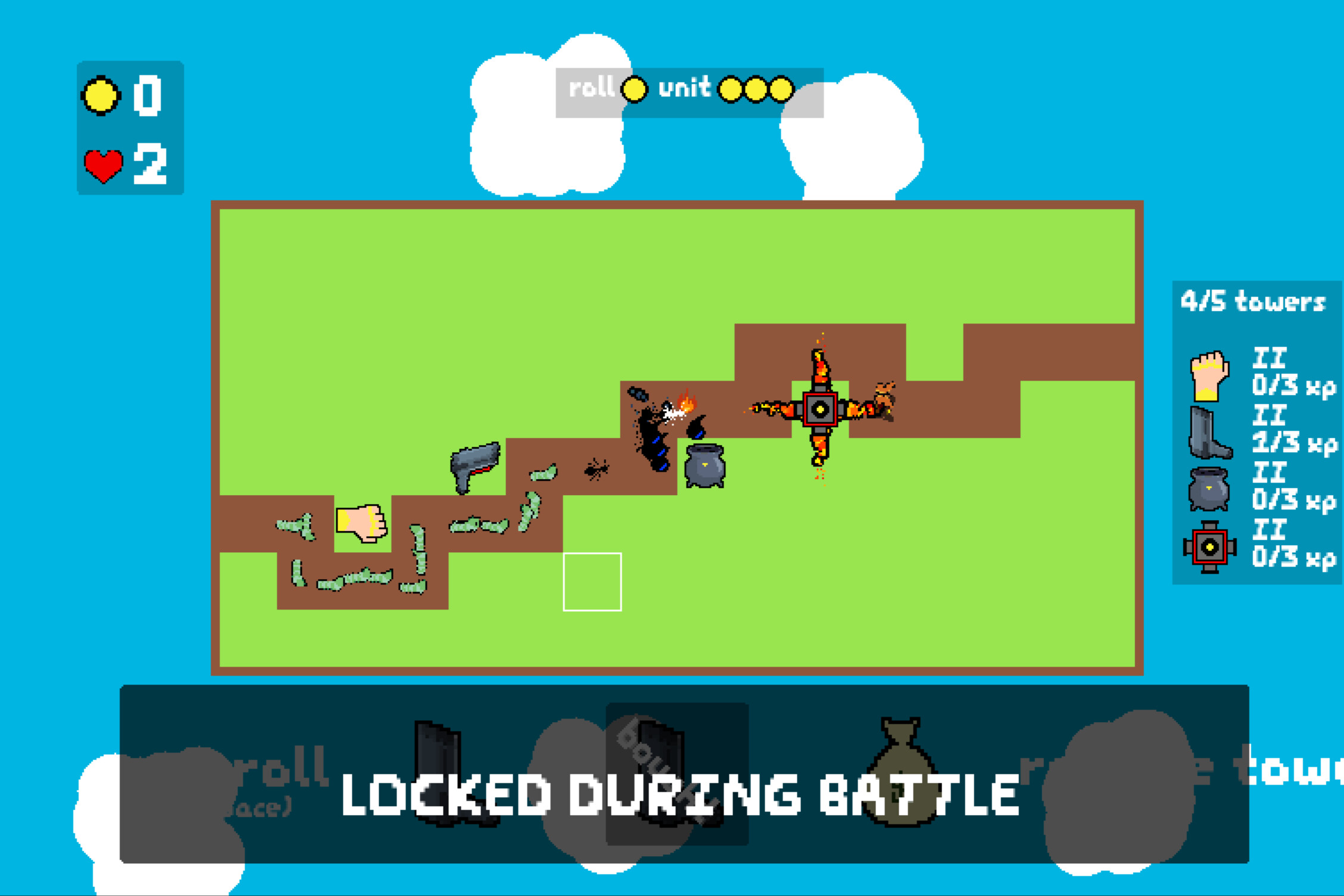Image resolution: width=1344 pixels, height=896 pixels.
Task: Select the flaming turret tower on the path
Action: point(821,408)
